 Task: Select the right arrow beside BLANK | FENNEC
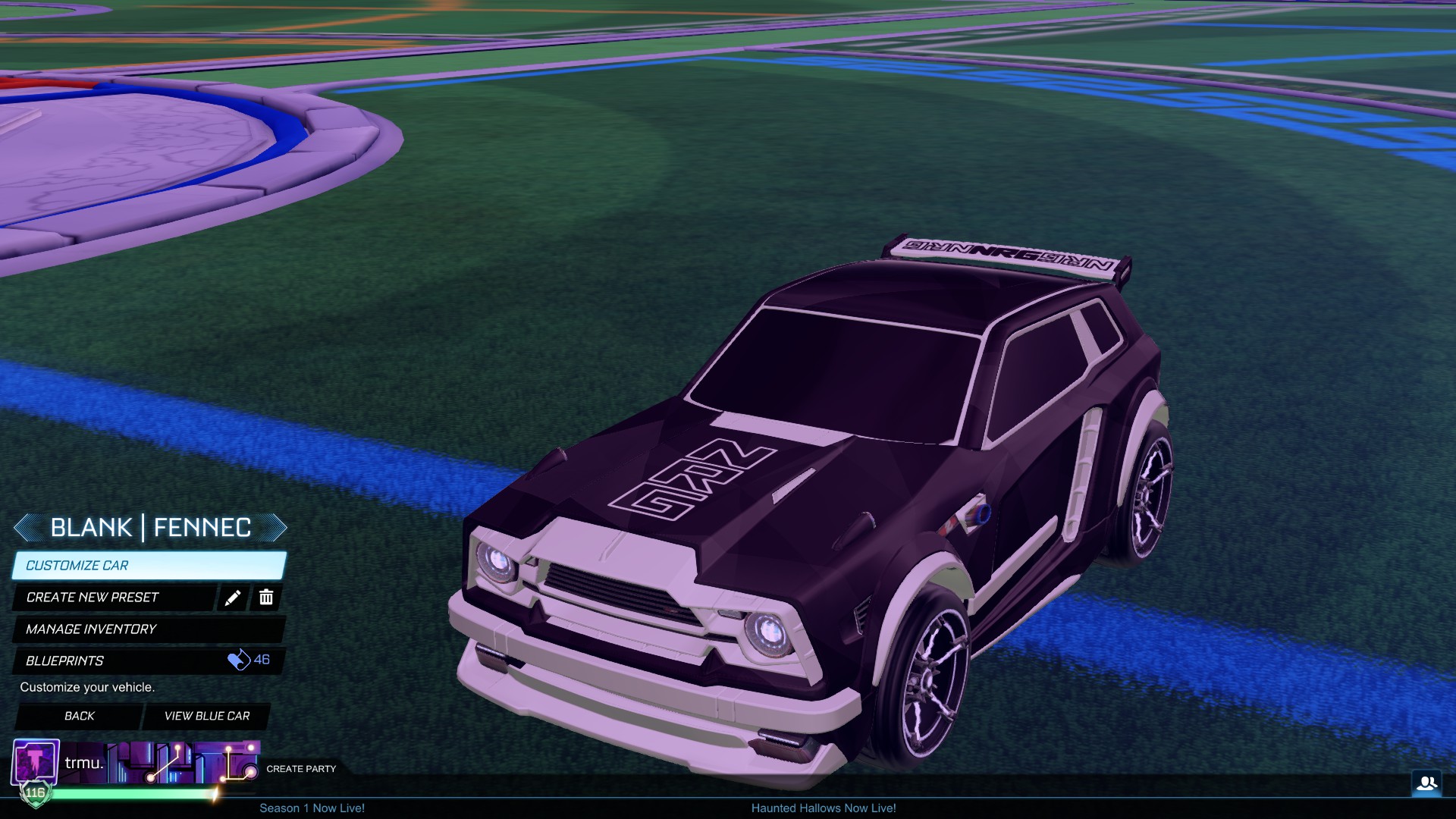coord(278,527)
